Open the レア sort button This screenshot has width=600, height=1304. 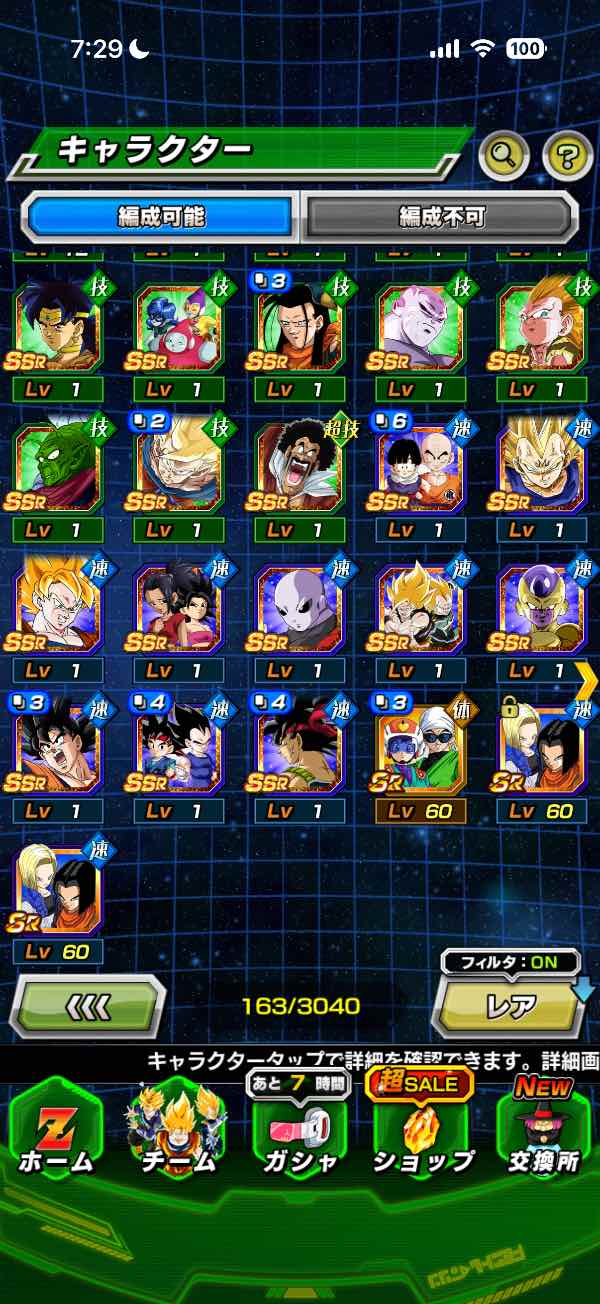point(510,1007)
